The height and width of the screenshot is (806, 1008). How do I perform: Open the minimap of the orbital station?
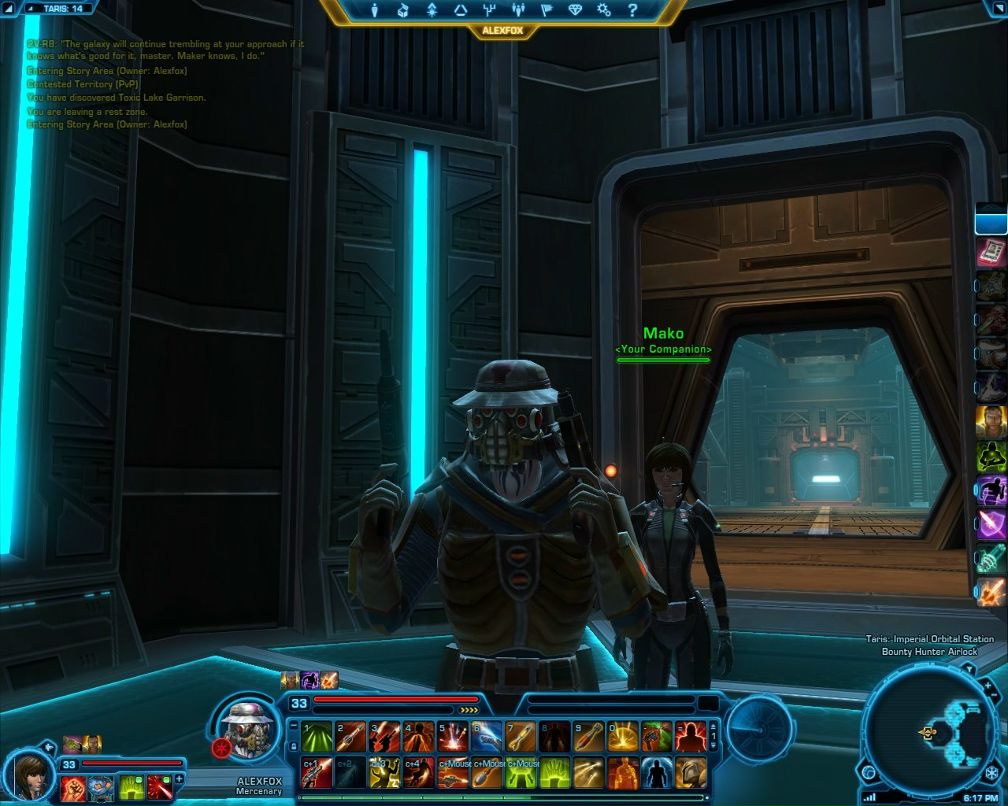coord(930,731)
